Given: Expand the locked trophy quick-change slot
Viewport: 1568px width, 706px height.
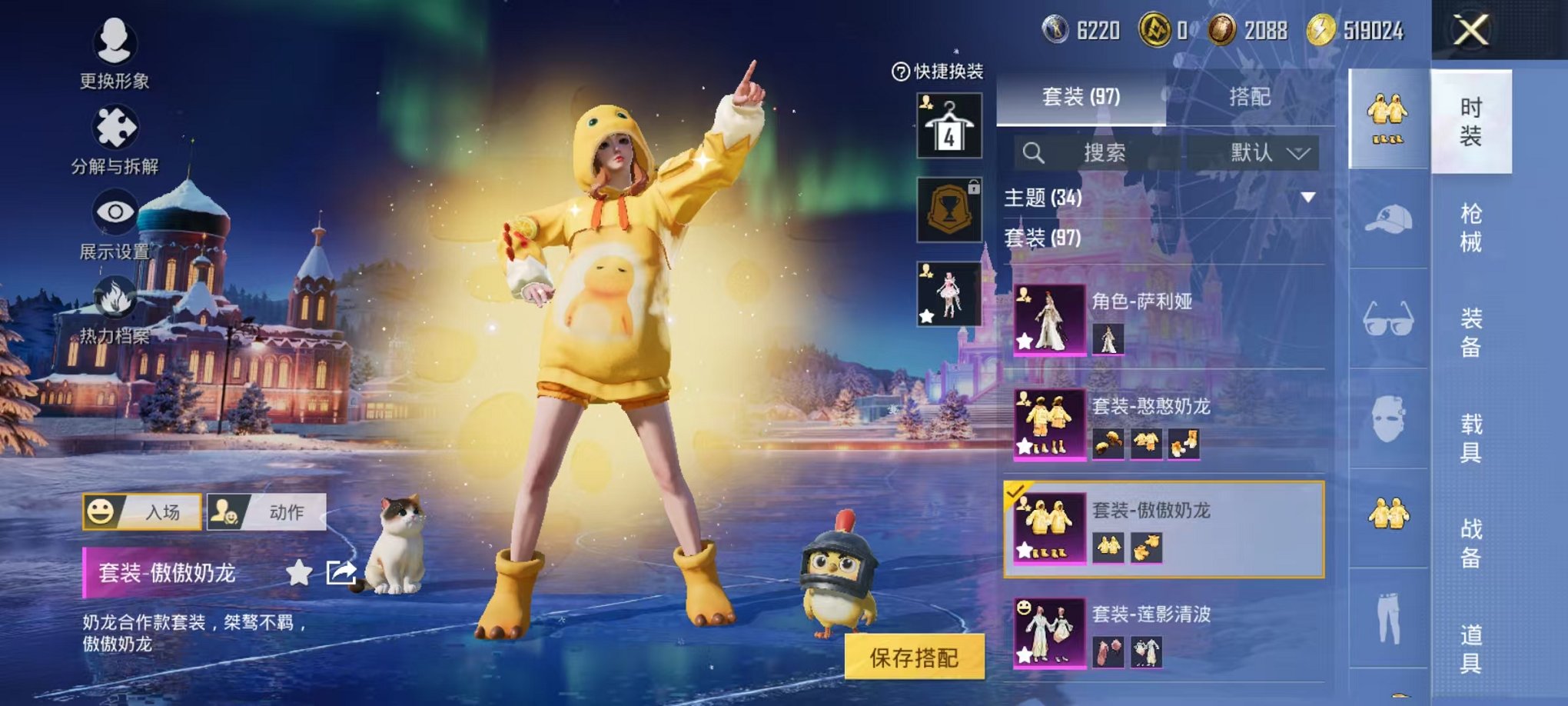Looking at the screenshot, I should pos(951,209).
